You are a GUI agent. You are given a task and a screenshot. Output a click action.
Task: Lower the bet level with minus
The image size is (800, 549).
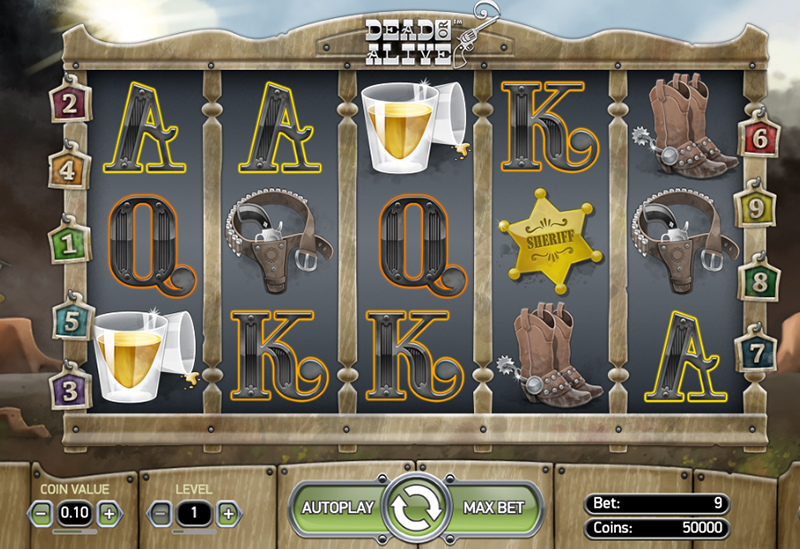(161, 513)
